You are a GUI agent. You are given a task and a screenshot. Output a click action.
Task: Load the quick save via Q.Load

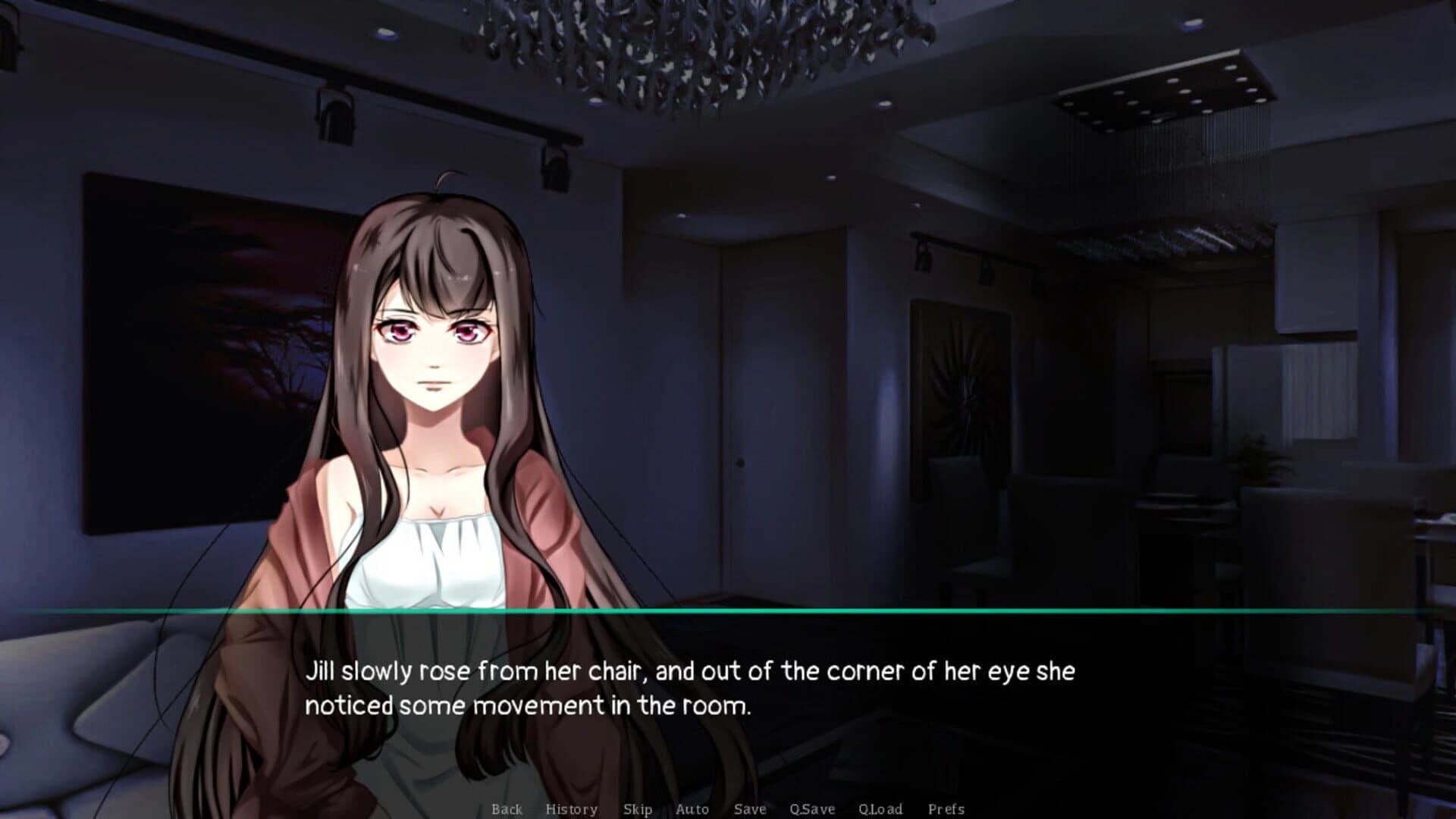pyautogui.click(x=880, y=809)
